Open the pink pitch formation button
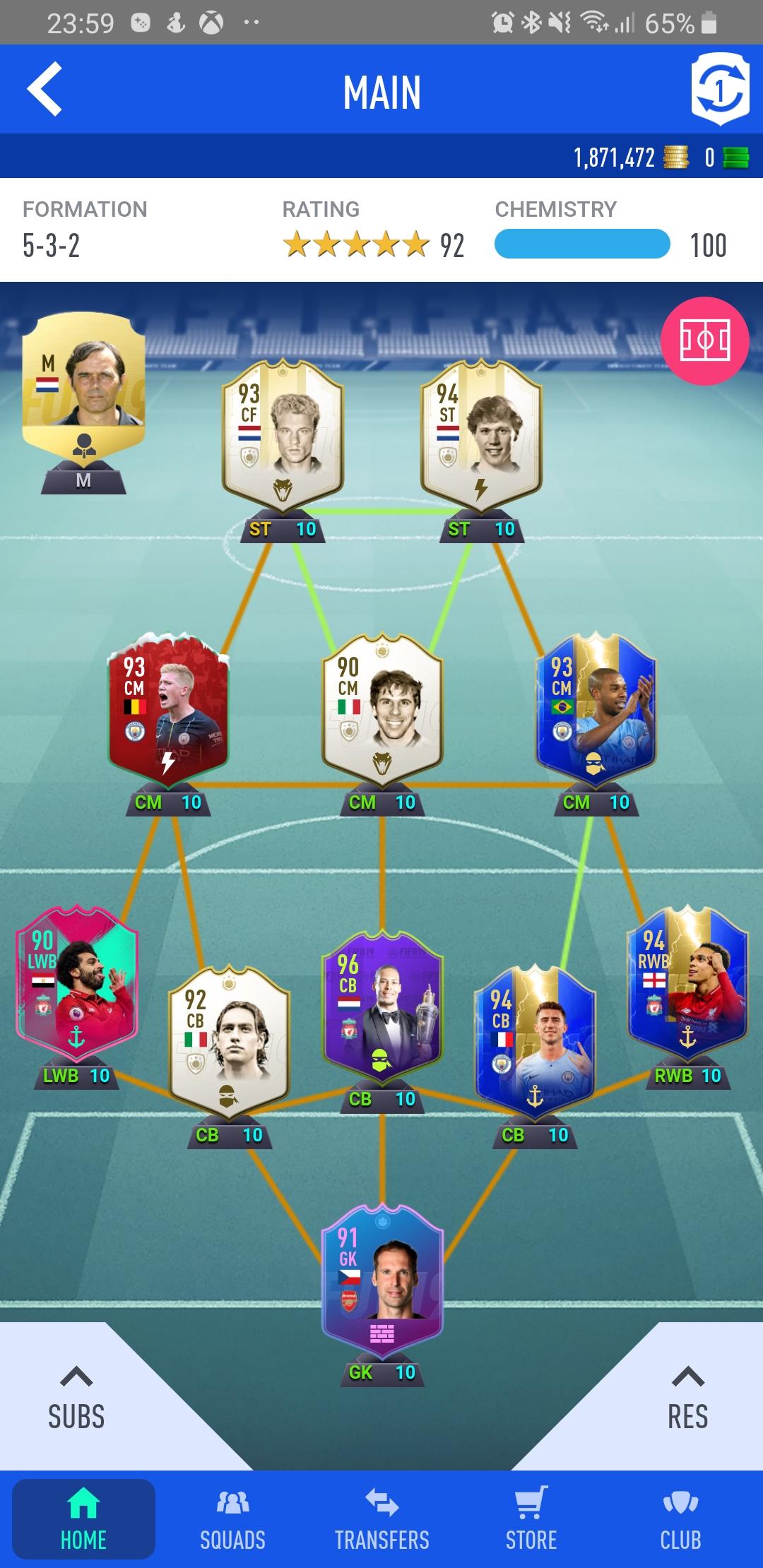763x1568 pixels. coord(704,341)
